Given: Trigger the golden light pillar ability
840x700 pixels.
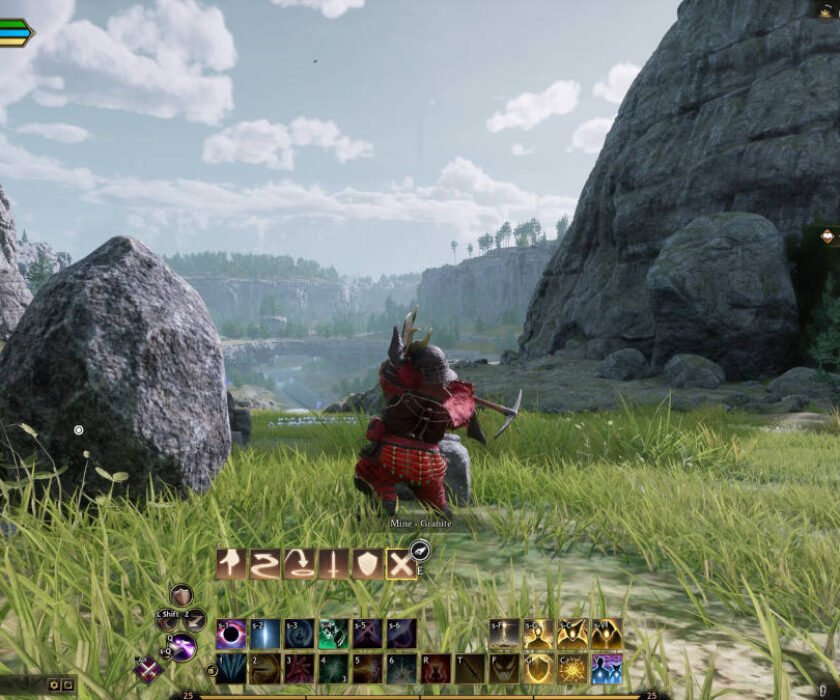Looking at the screenshot, I should coord(504,634).
